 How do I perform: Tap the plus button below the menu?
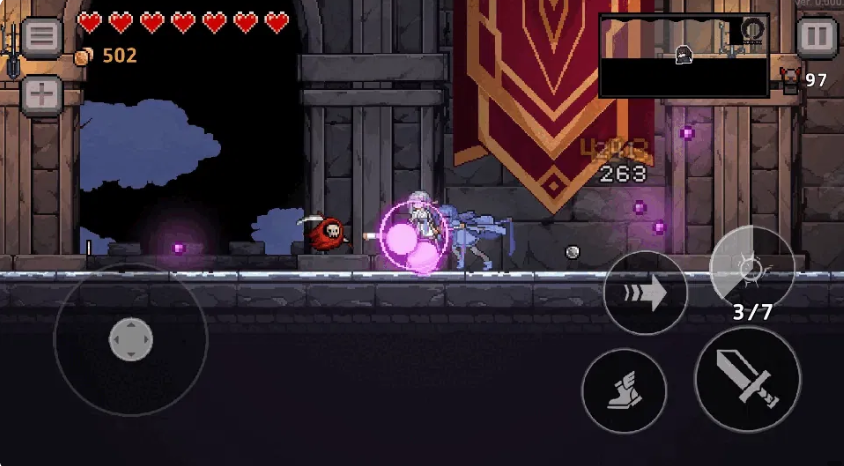pos(42,96)
